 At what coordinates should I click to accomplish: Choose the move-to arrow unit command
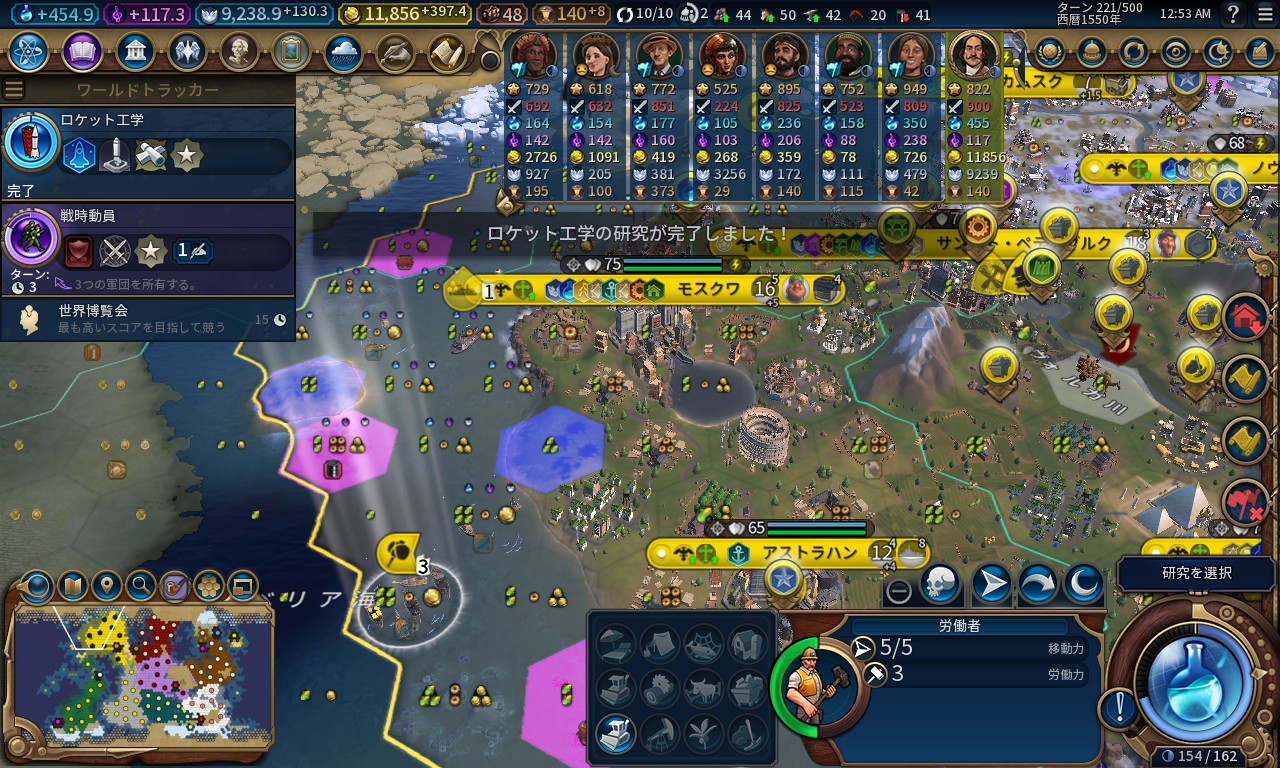click(x=991, y=584)
